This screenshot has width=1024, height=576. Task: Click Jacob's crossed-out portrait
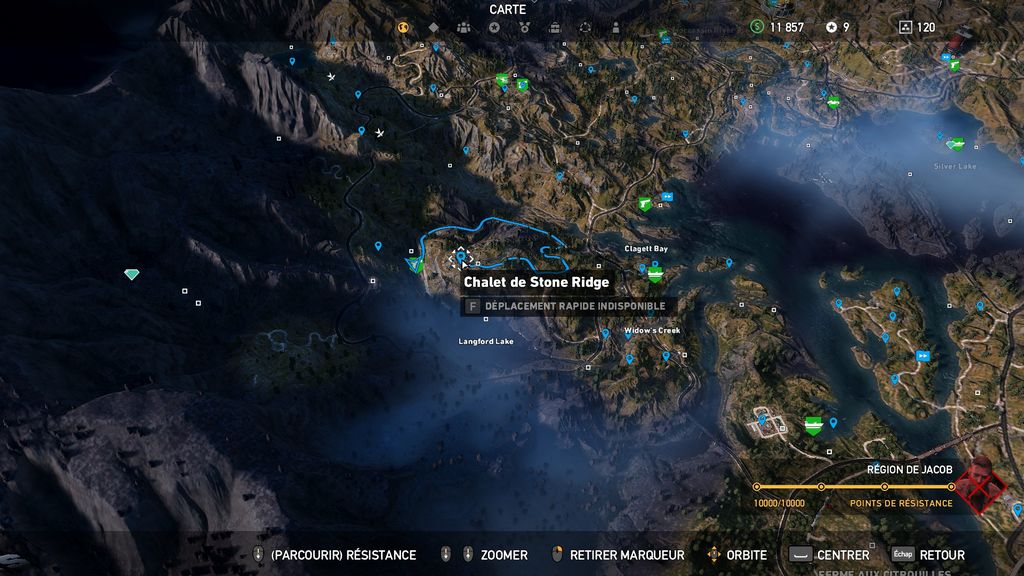click(980, 485)
